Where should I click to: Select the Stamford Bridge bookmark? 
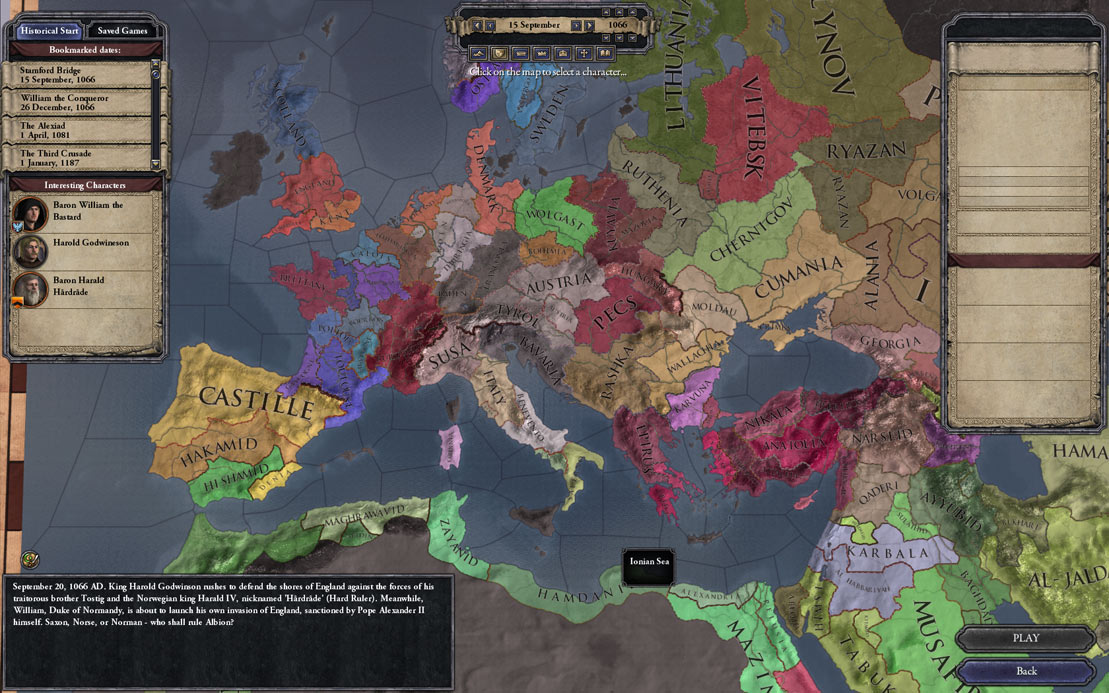[x=78, y=75]
